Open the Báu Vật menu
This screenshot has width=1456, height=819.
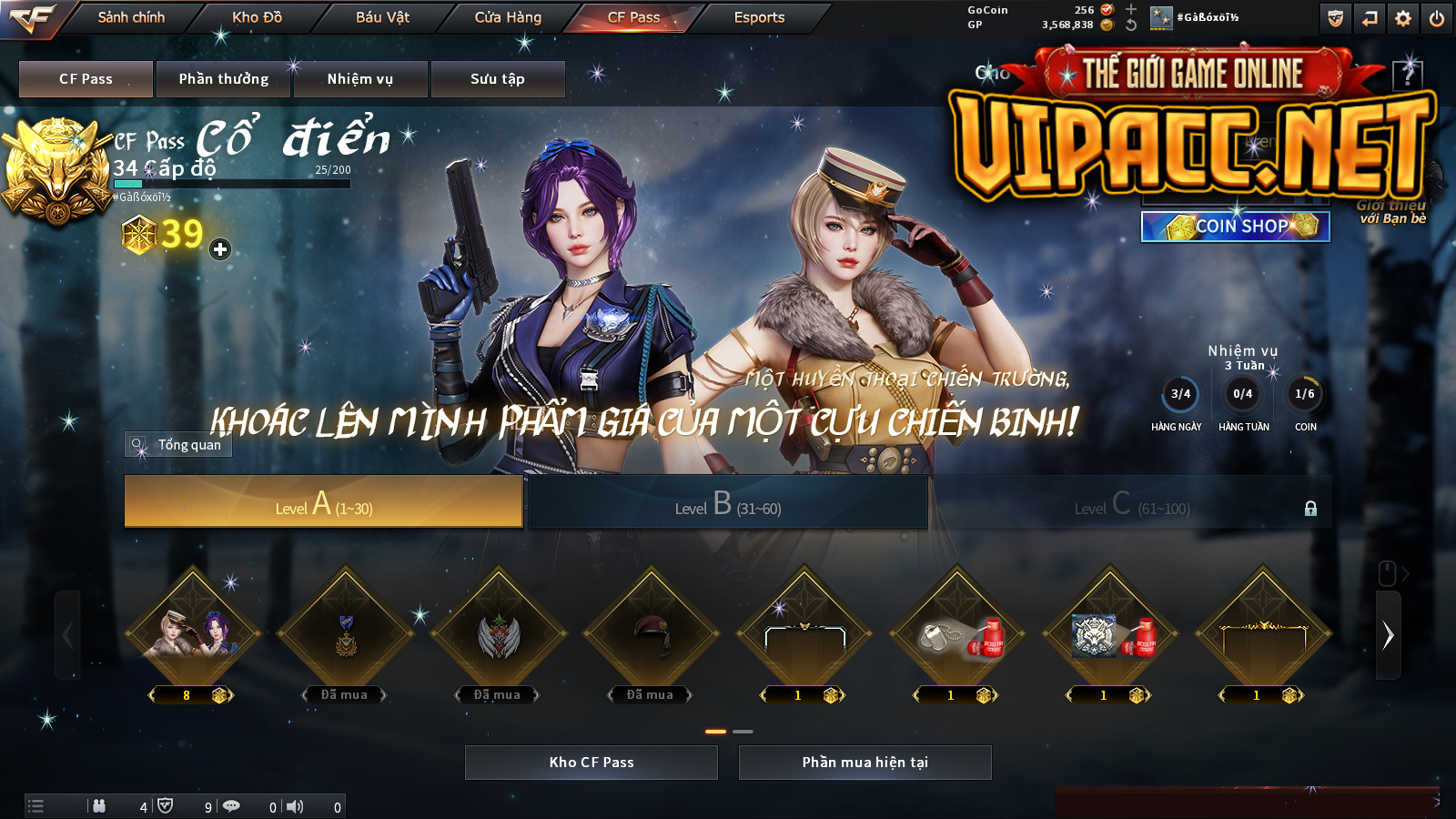[382, 17]
